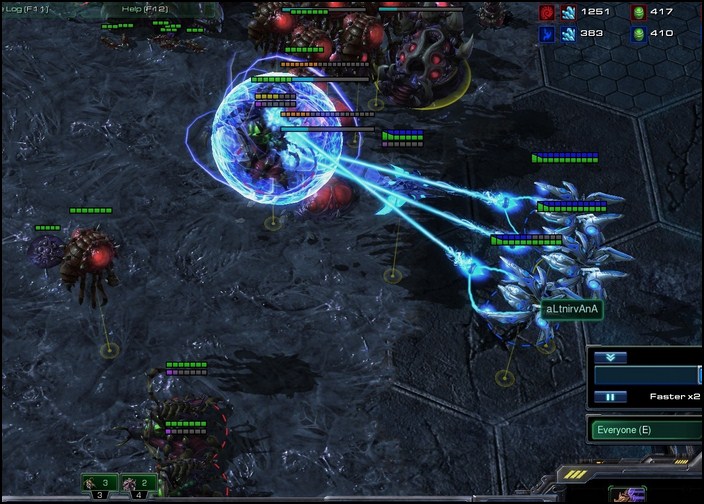
Task: Select control group 3
Action: 100,484
